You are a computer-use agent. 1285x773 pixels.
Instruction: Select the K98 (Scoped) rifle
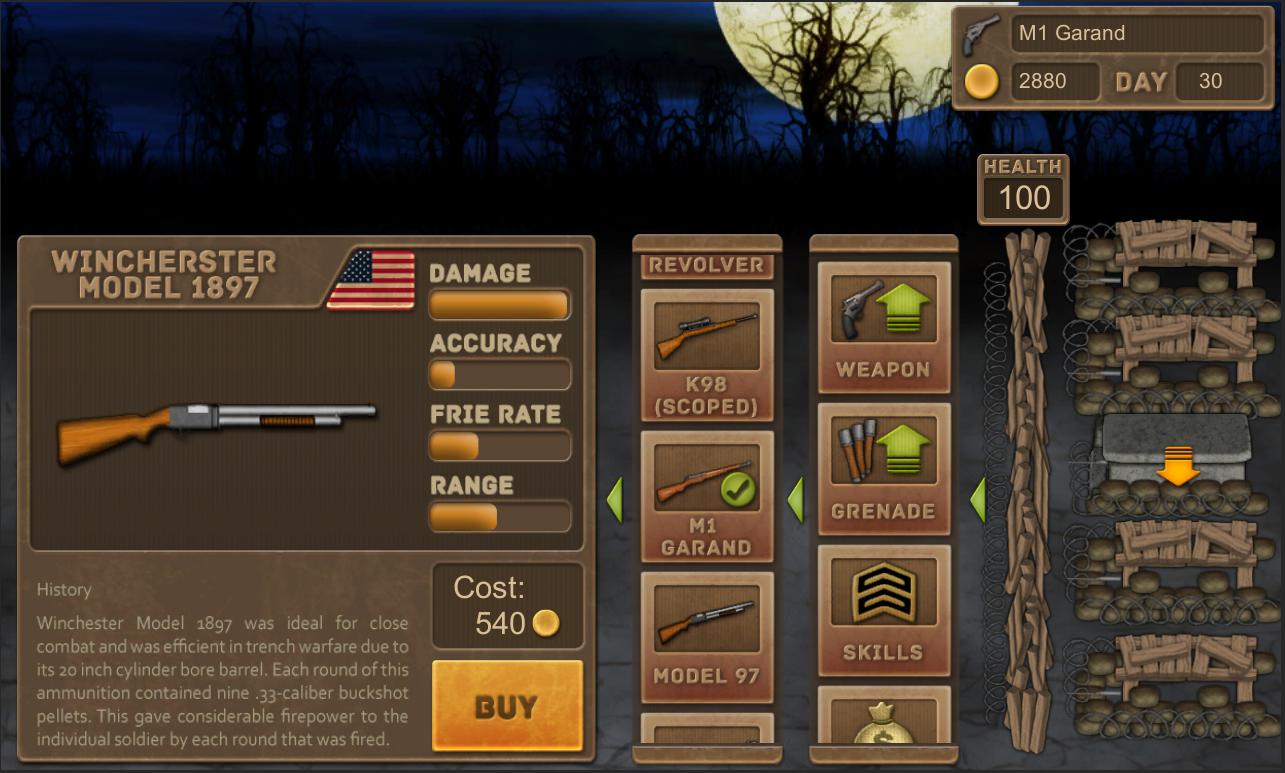tap(706, 350)
